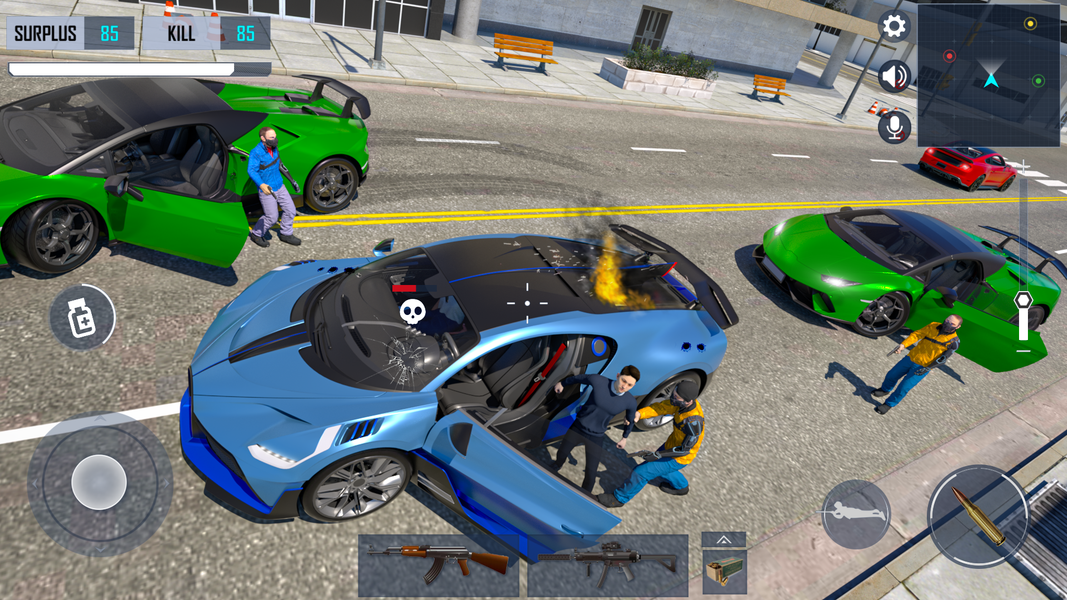Tap the virtual movement joystick

point(99,483)
